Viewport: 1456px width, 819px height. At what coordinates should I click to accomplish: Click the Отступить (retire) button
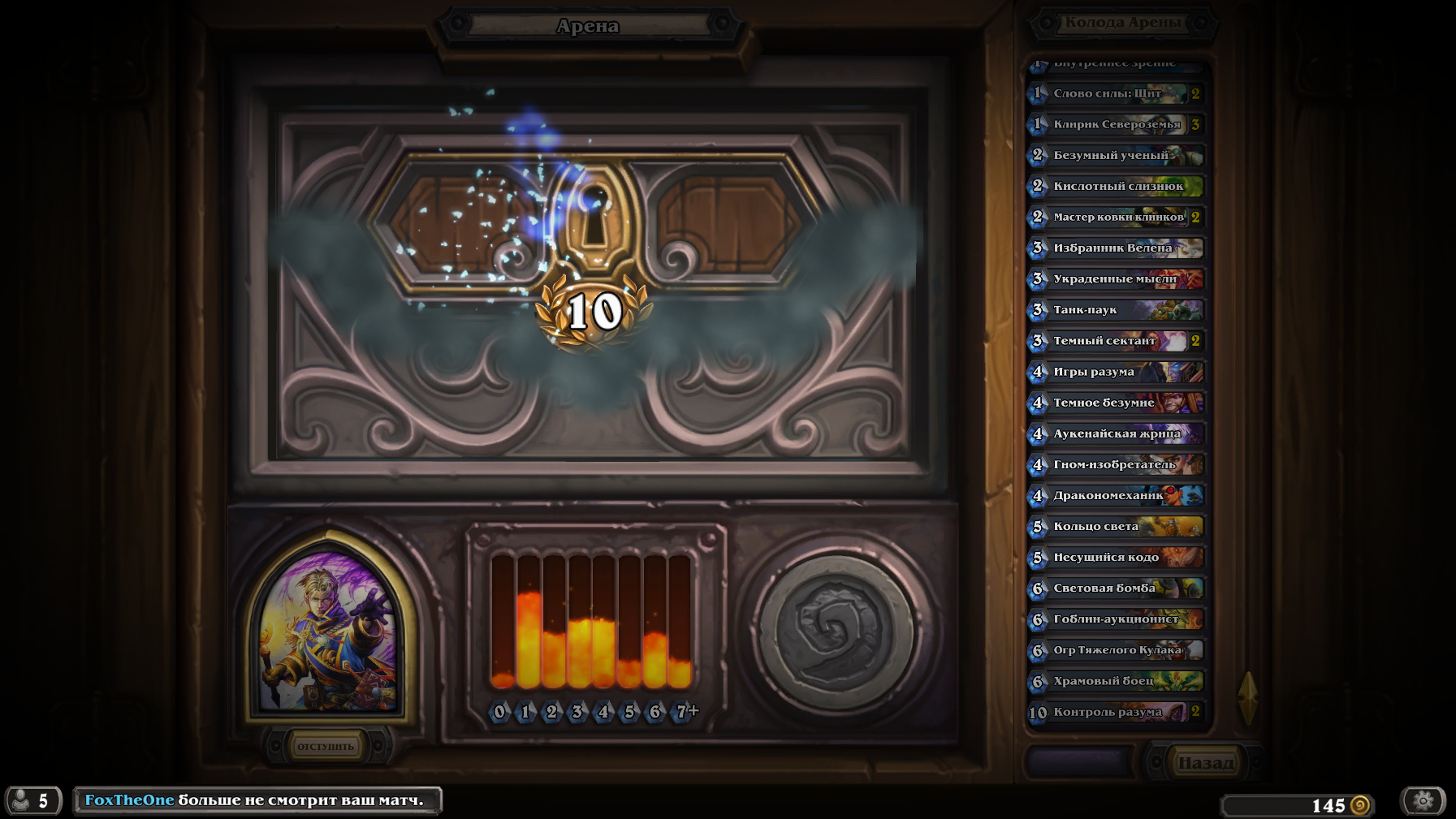pos(326,746)
